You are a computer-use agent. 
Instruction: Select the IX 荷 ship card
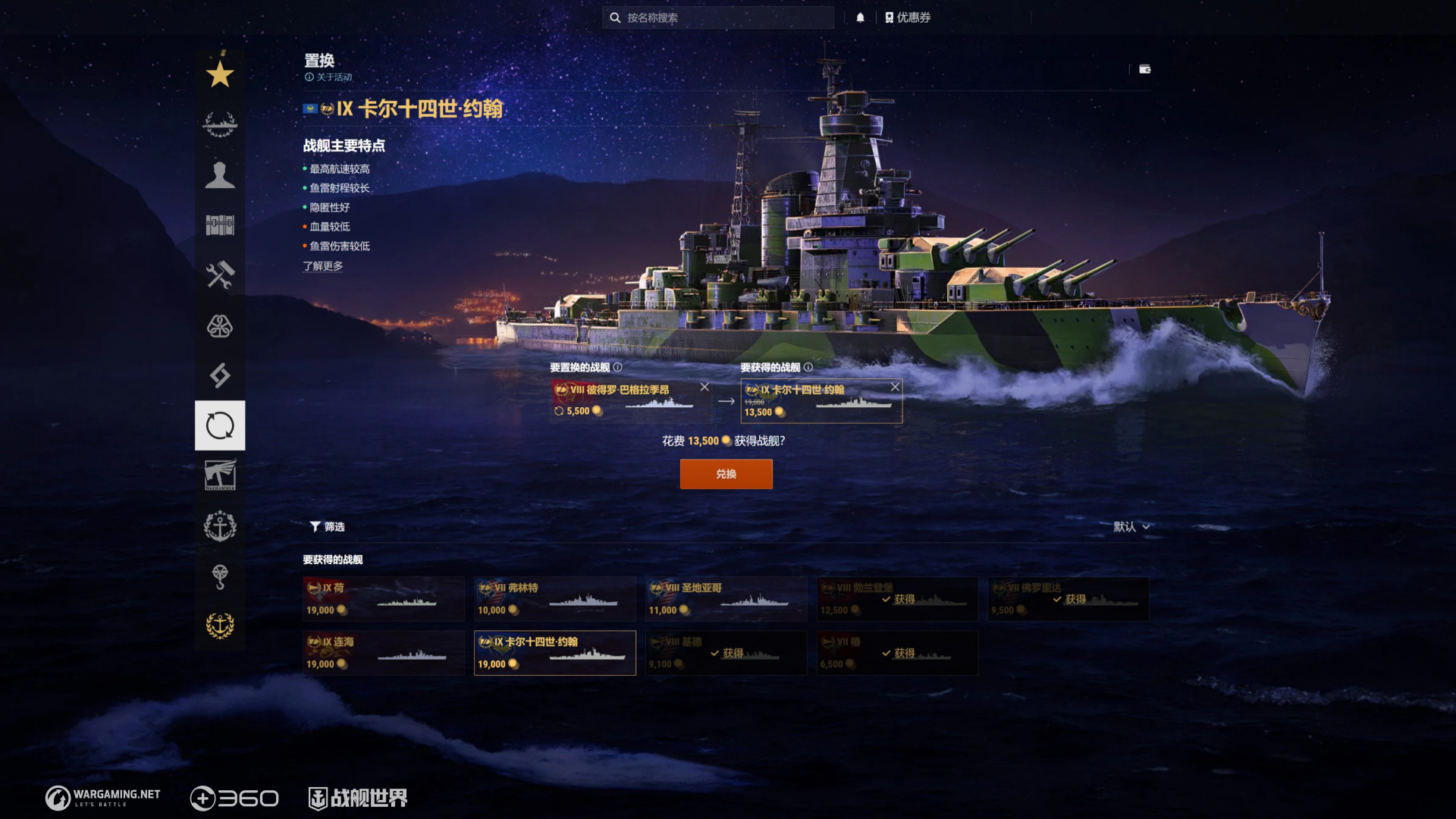click(384, 599)
